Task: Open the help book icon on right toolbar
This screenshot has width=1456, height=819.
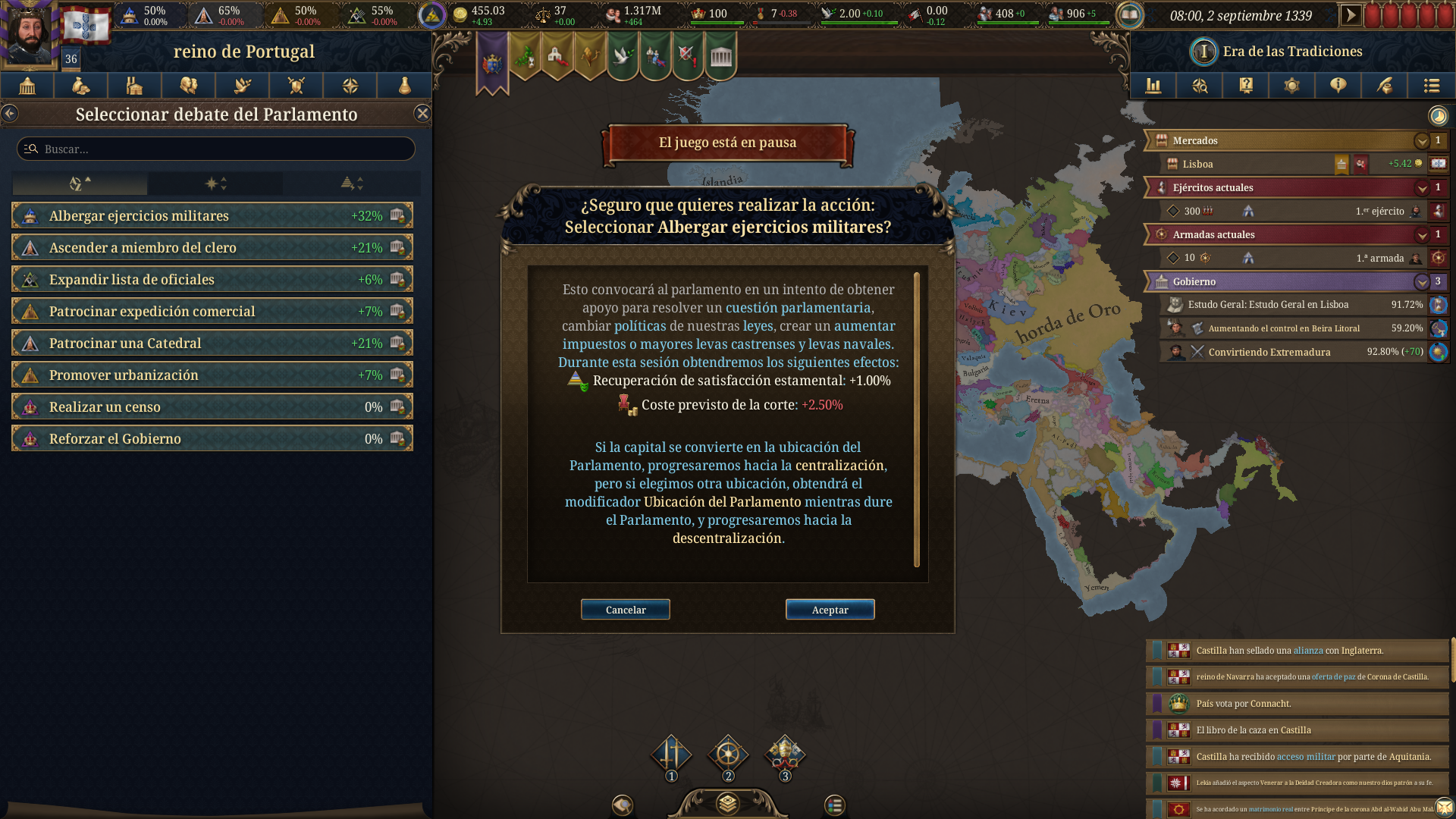Action: tap(1245, 86)
